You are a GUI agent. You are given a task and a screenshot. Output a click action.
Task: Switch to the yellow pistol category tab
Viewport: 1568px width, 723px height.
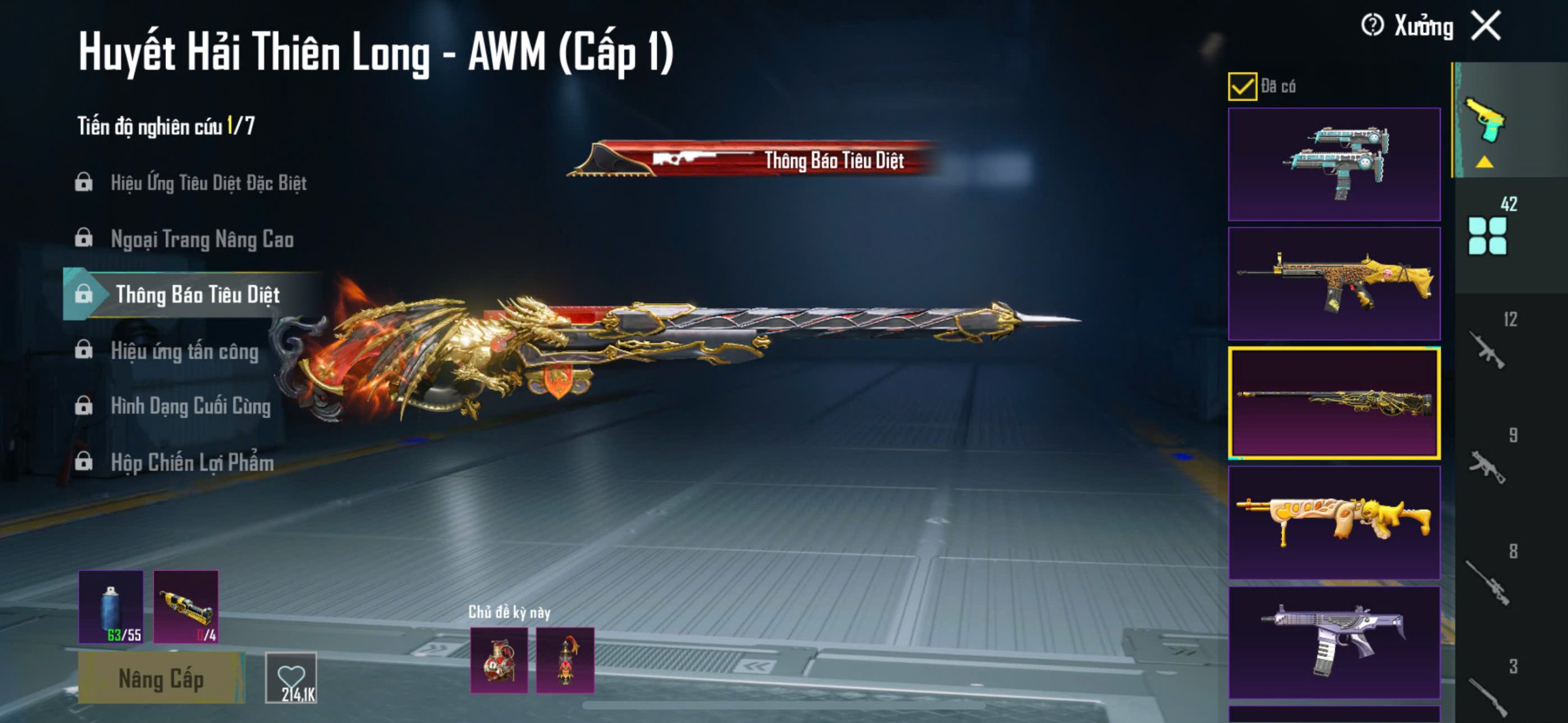[1485, 121]
